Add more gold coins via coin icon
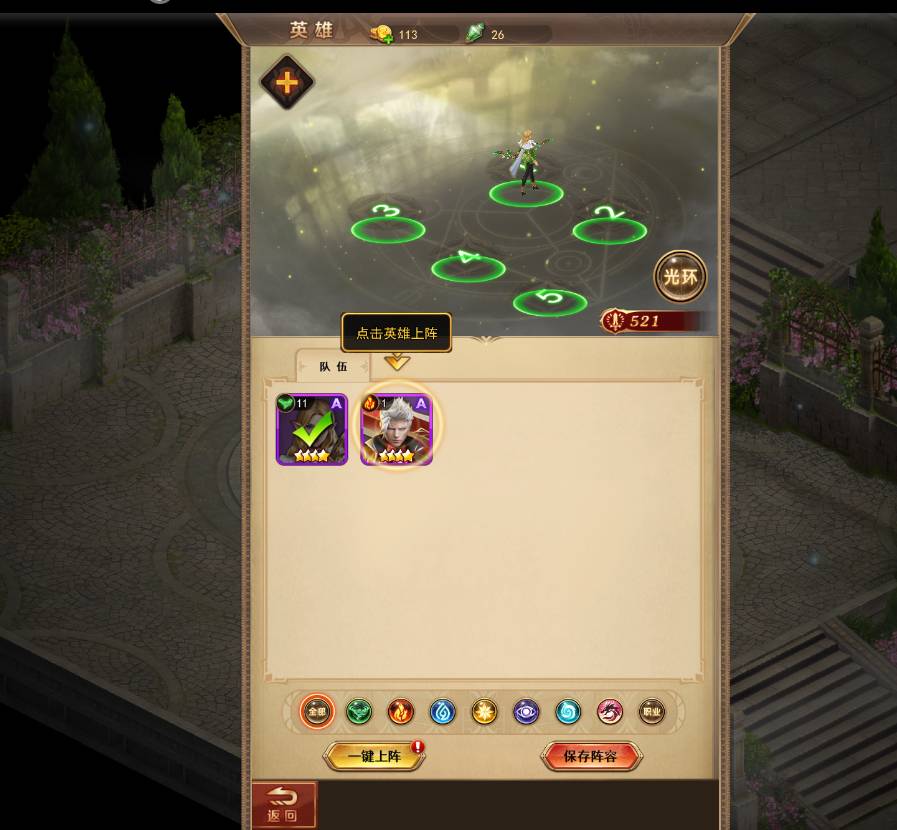 [x=380, y=35]
